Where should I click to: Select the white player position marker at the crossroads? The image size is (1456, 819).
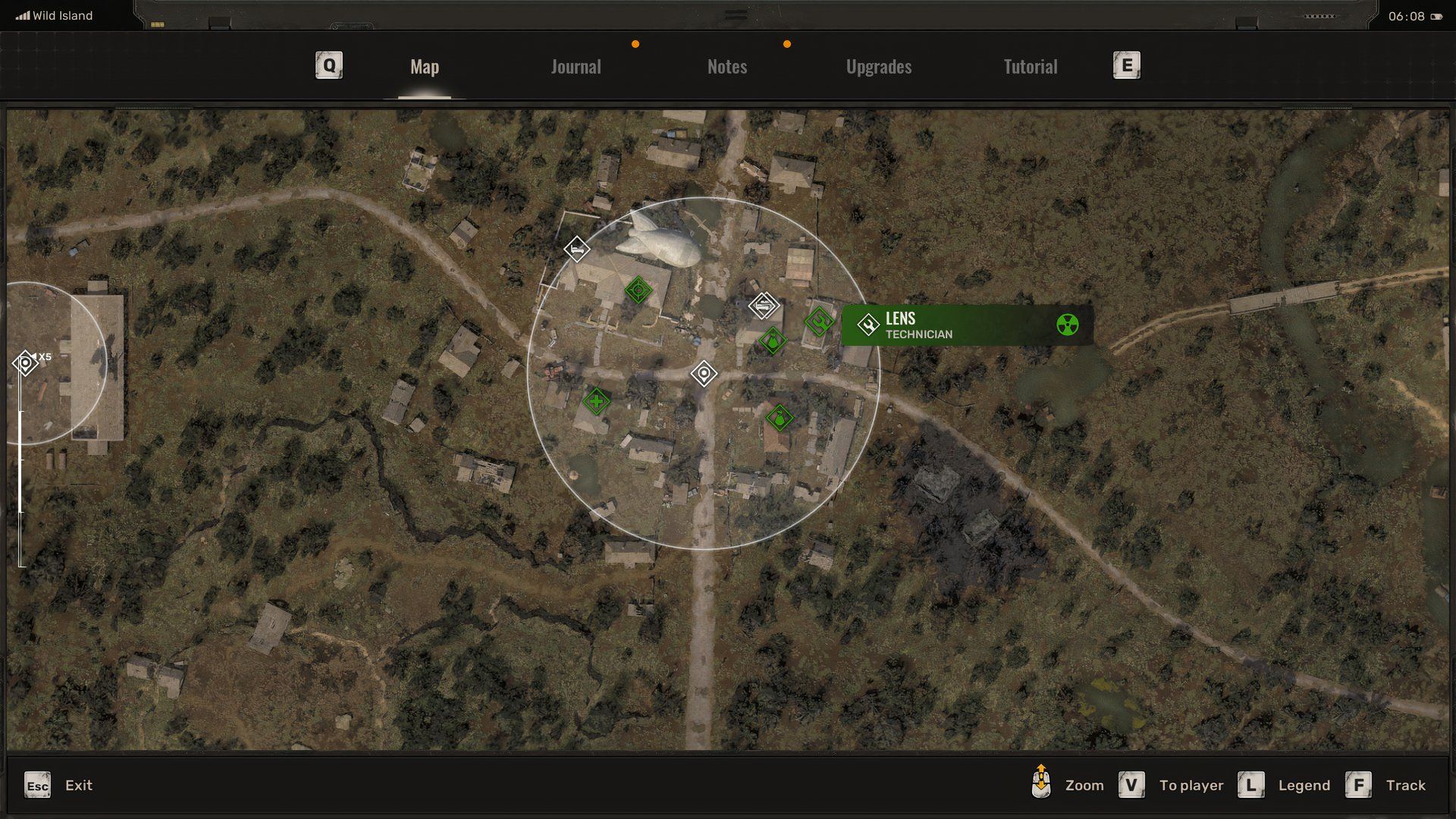[704, 373]
